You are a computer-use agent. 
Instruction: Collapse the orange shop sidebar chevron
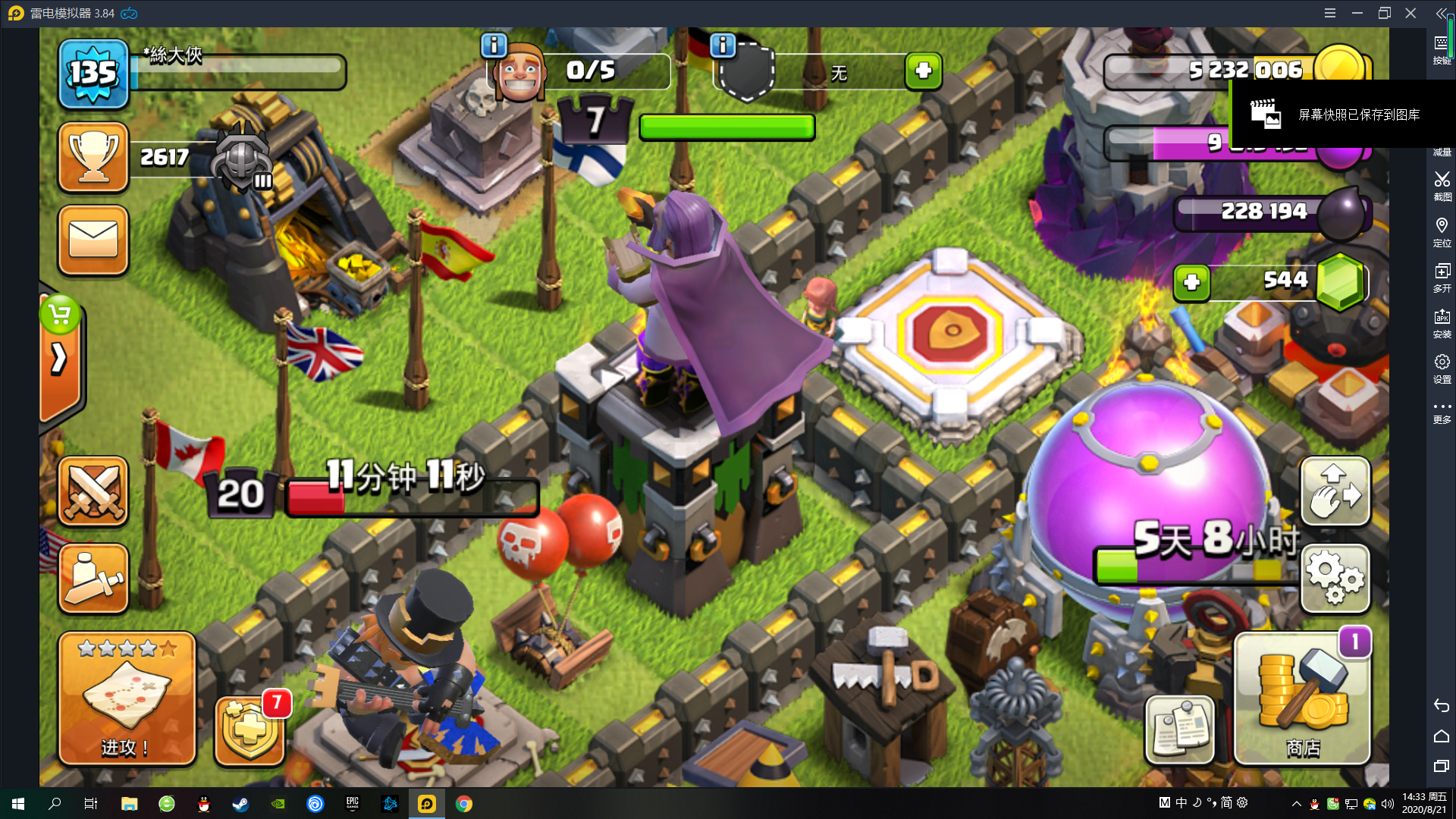[59, 358]
